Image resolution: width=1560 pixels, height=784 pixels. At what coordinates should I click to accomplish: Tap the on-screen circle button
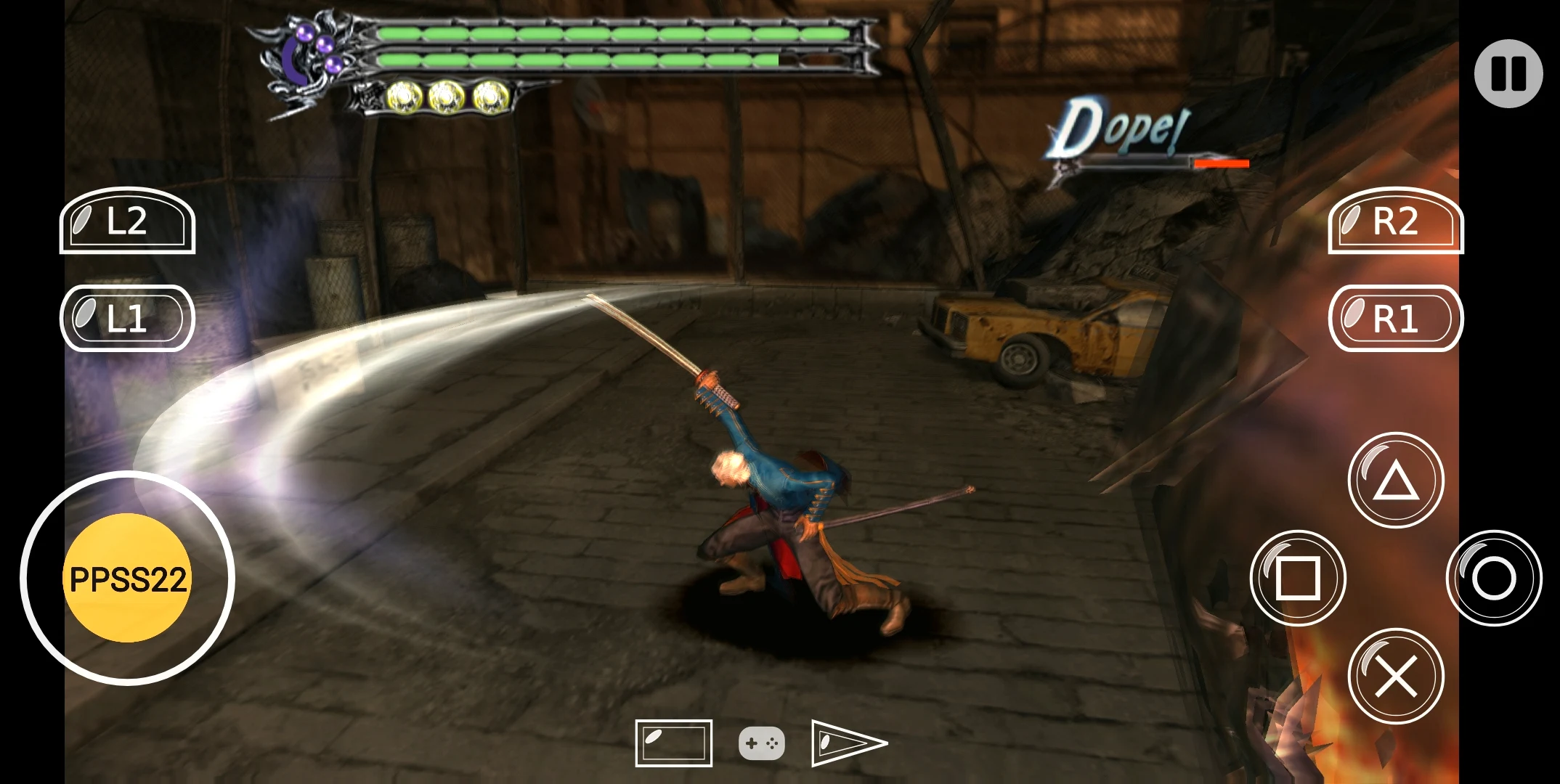[1494, 578]
